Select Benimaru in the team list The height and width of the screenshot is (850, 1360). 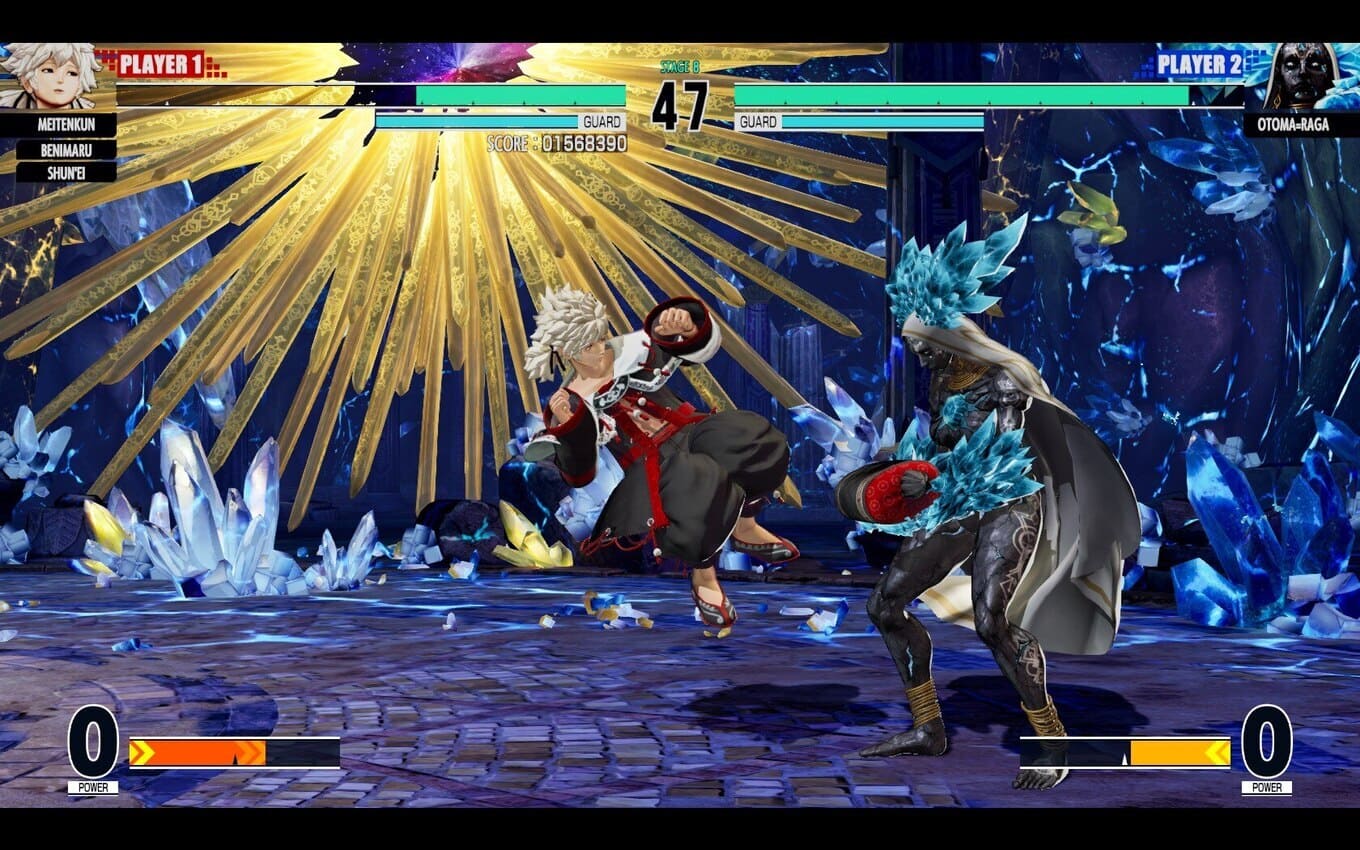66,149
